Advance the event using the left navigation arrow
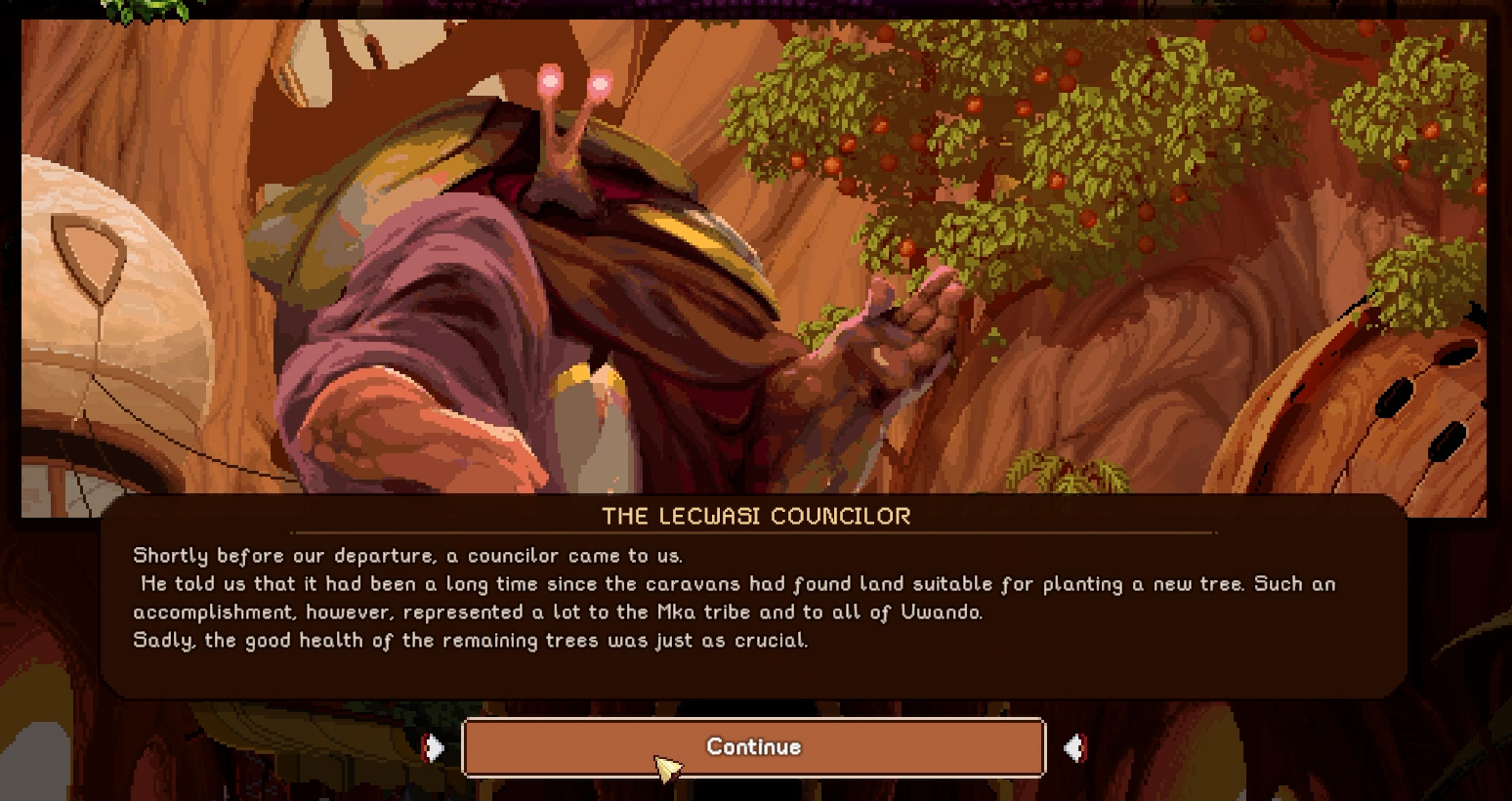 [435, 748]
